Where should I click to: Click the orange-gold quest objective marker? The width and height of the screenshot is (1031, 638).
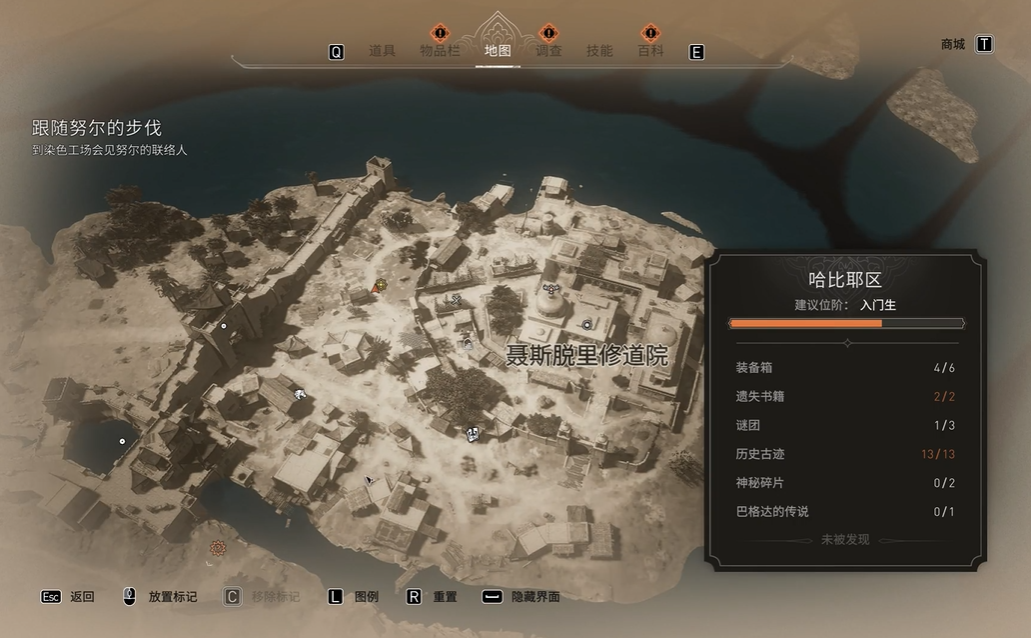coord(380,286)
